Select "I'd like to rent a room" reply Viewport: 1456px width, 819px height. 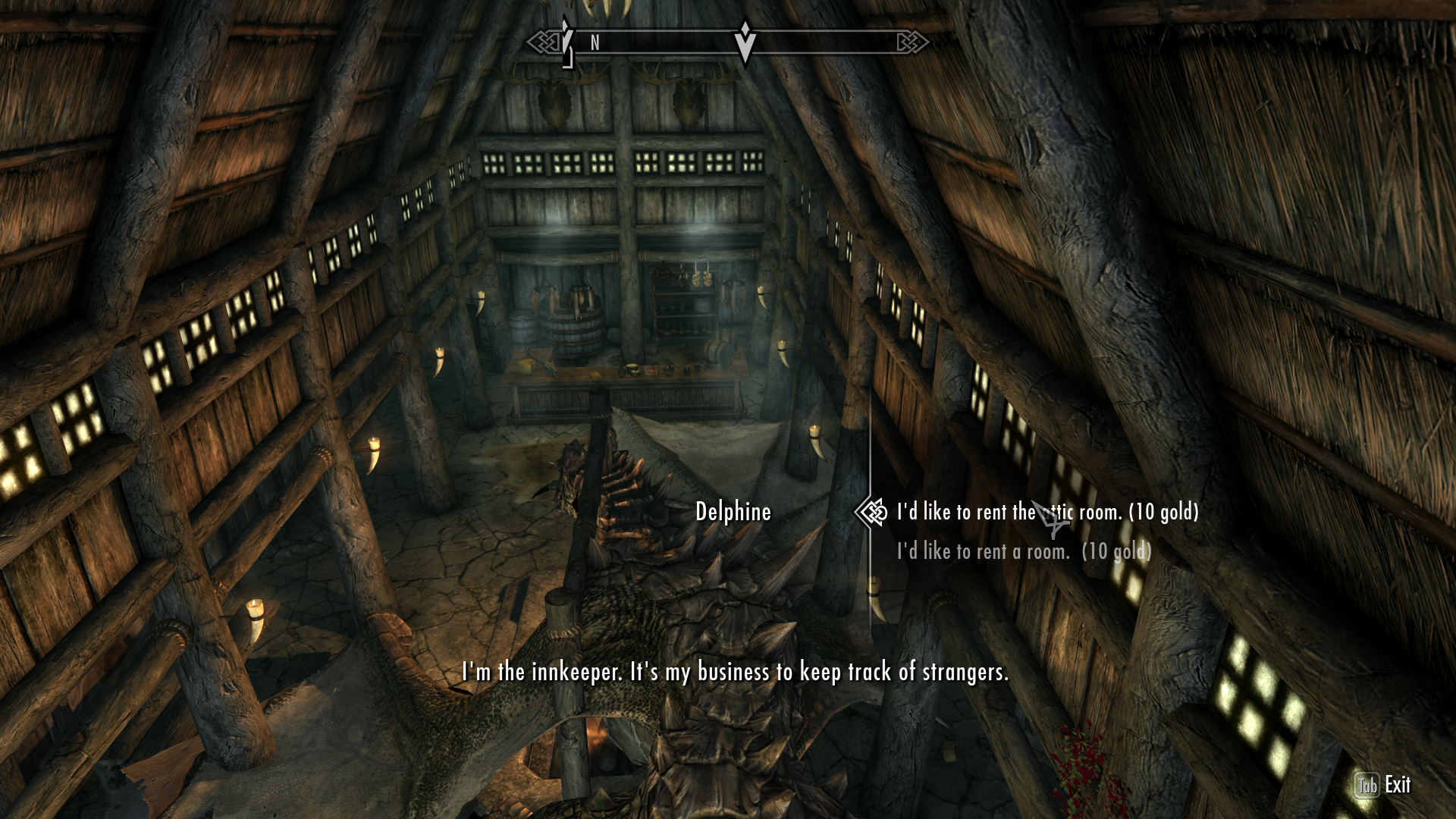(x=1024, y=551)
